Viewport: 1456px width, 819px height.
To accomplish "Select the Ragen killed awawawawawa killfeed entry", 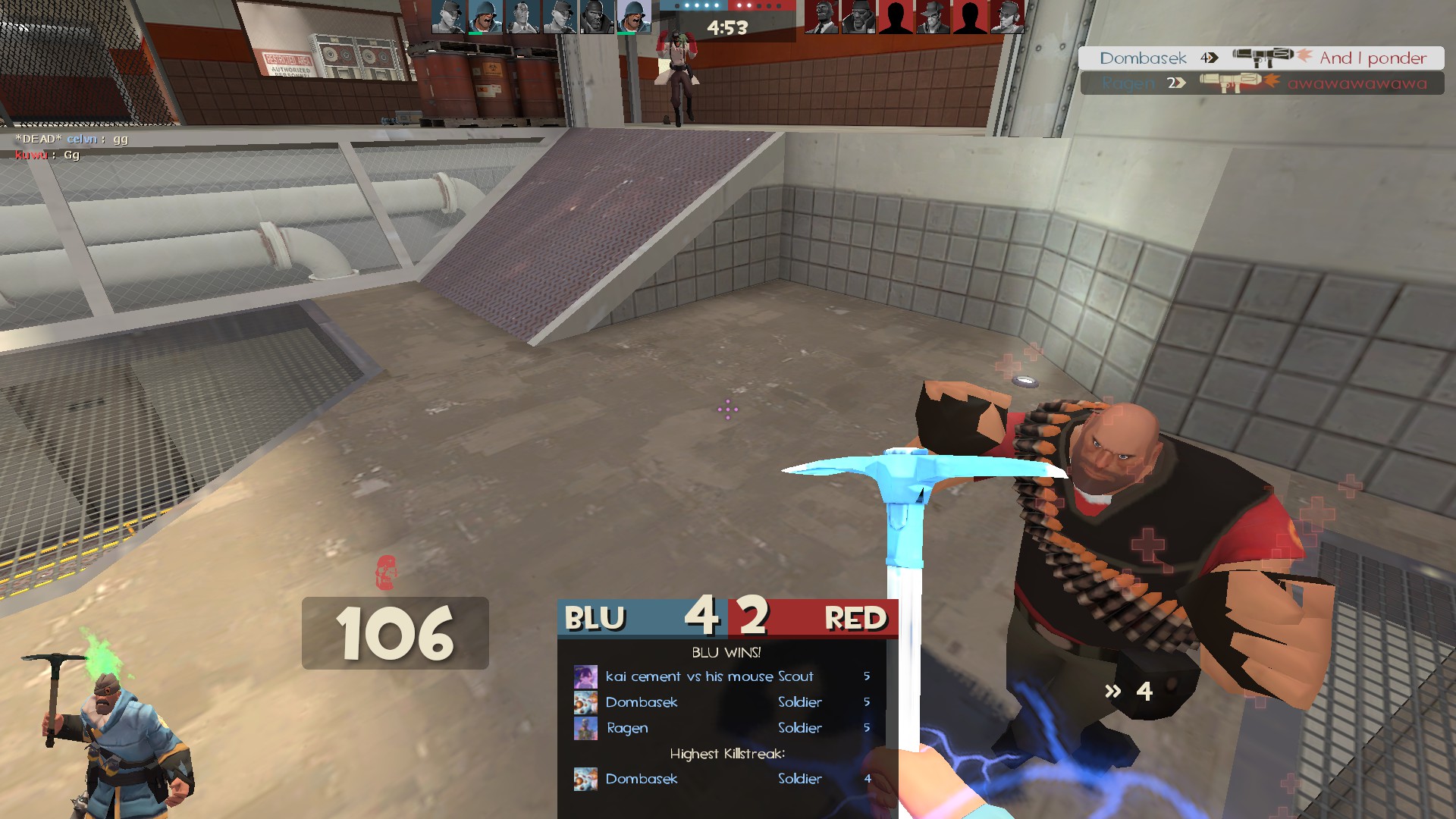I will (1263, 83).
